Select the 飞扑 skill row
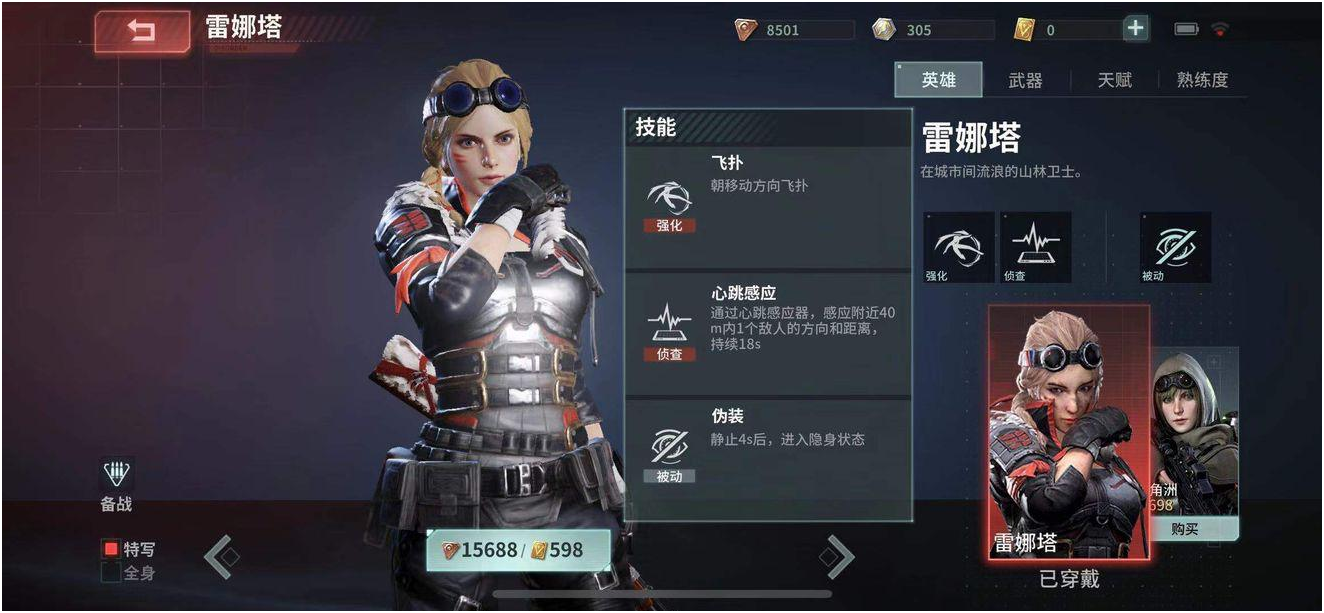Viewport: 1324px width, 613px height. [767, 206]
